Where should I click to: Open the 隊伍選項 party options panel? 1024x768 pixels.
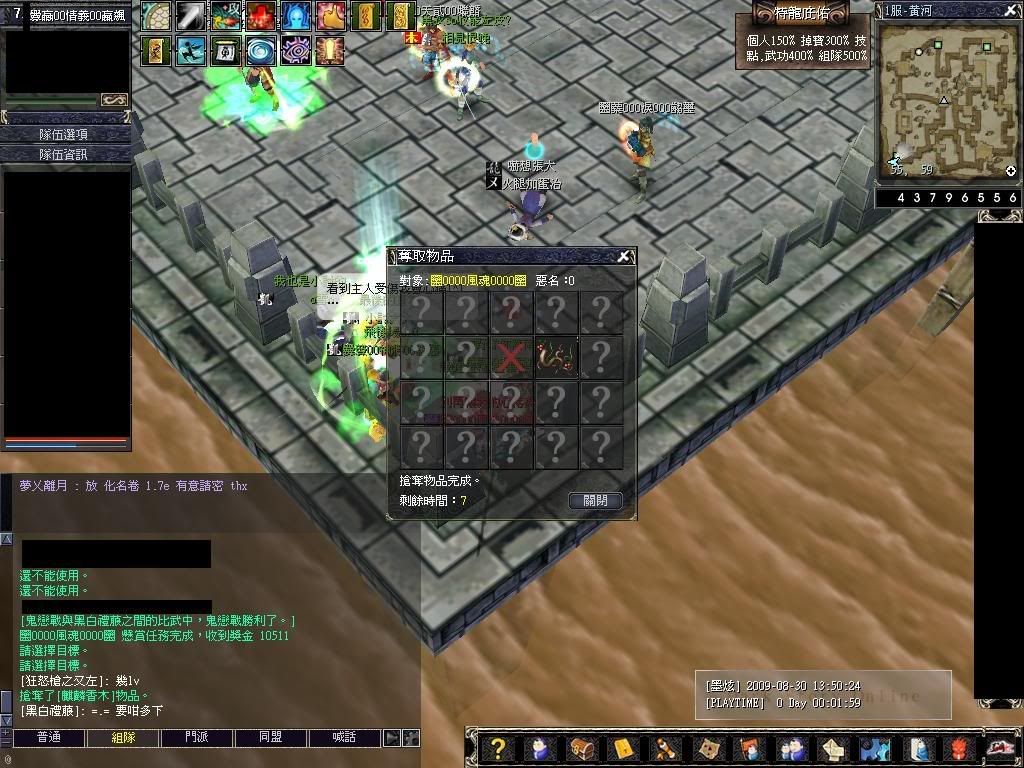pos(65,134)
